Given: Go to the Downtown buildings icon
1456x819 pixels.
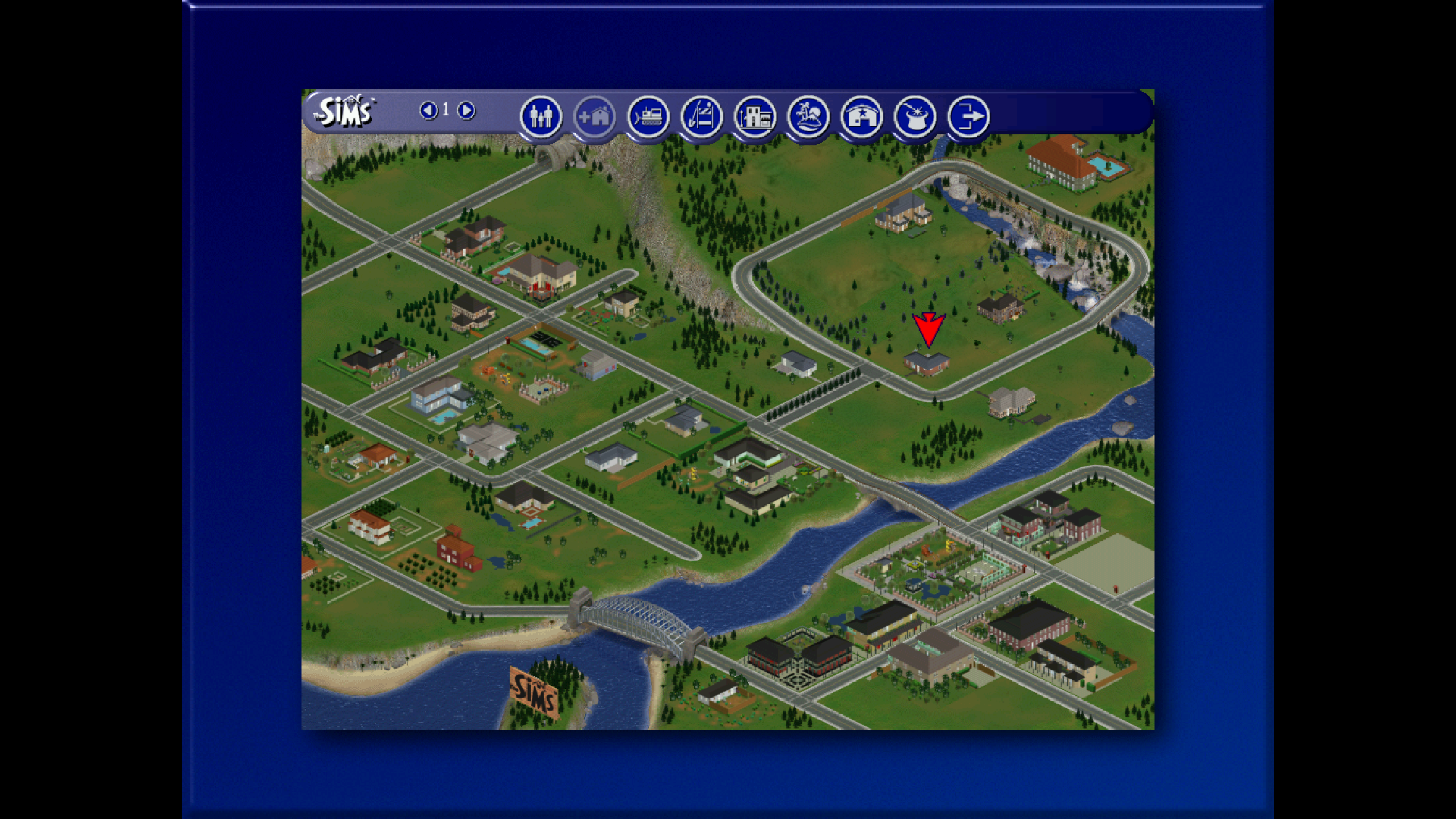Looking at the screenshot, I should (755, 117).
